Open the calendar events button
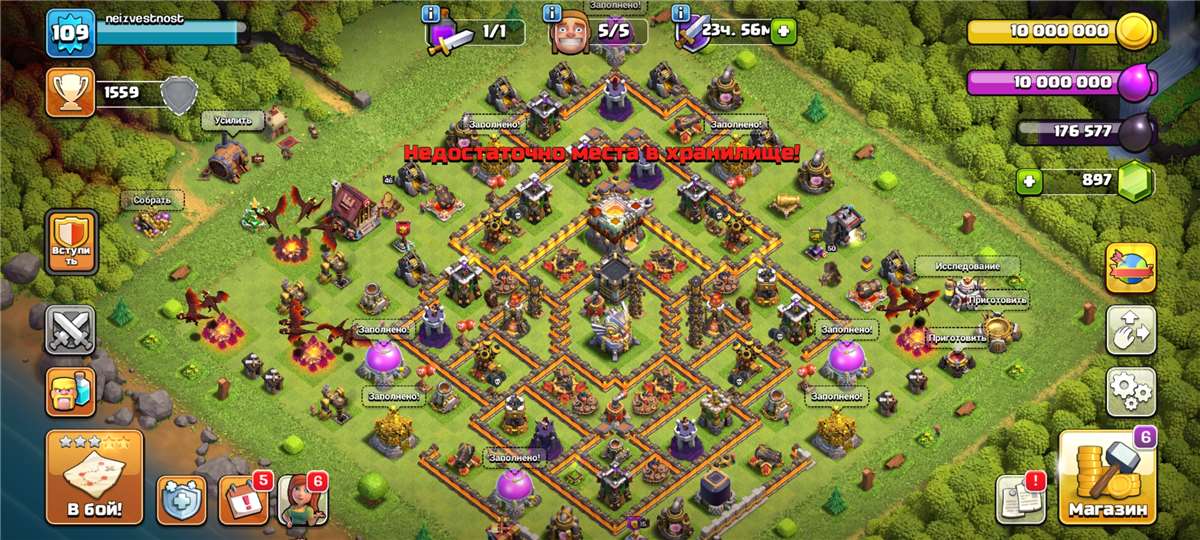This screenshot has height=540, width=1200. [x=243, y=499]
